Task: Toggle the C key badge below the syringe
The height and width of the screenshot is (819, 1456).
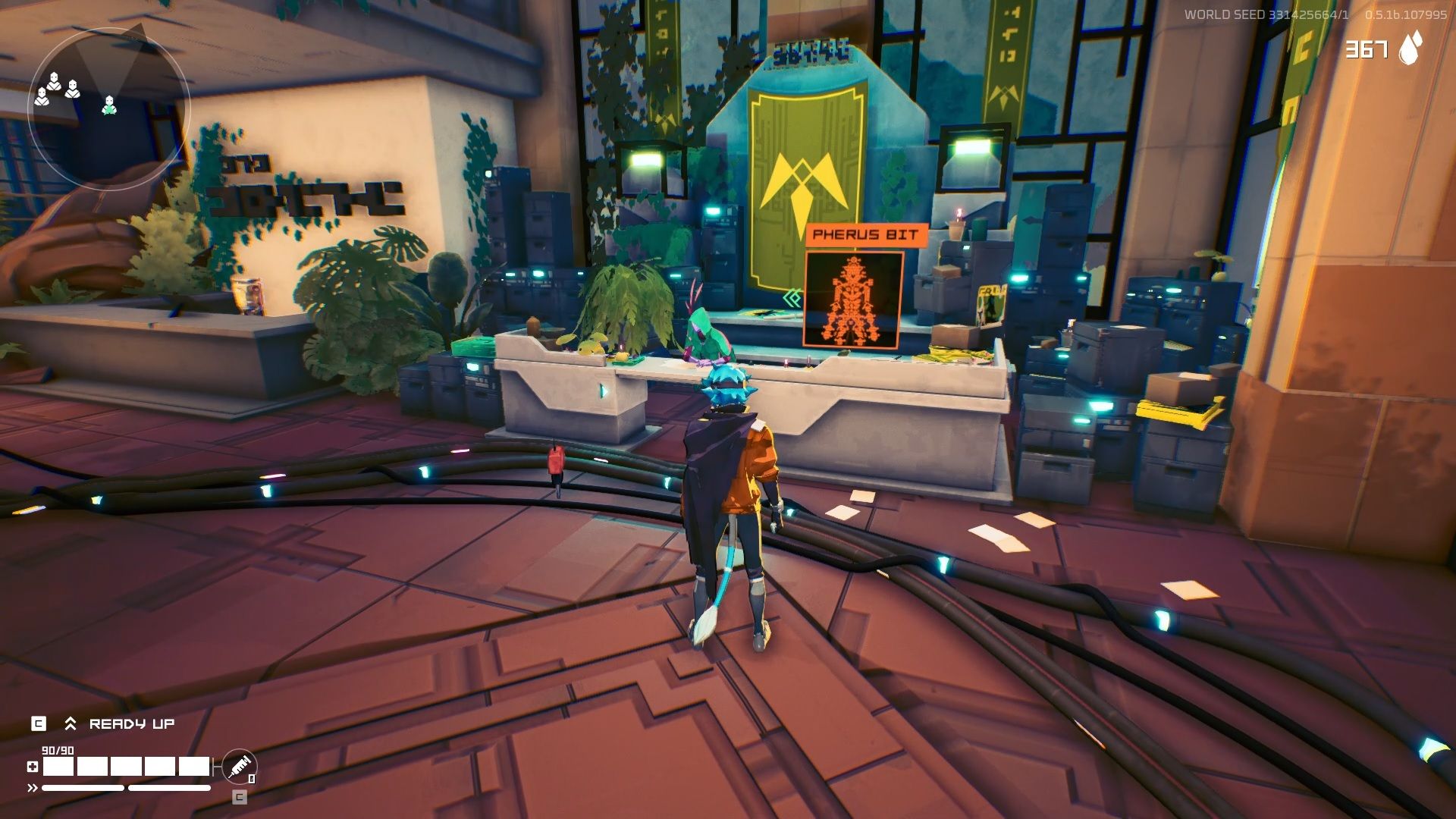Action: coord(240,798)
